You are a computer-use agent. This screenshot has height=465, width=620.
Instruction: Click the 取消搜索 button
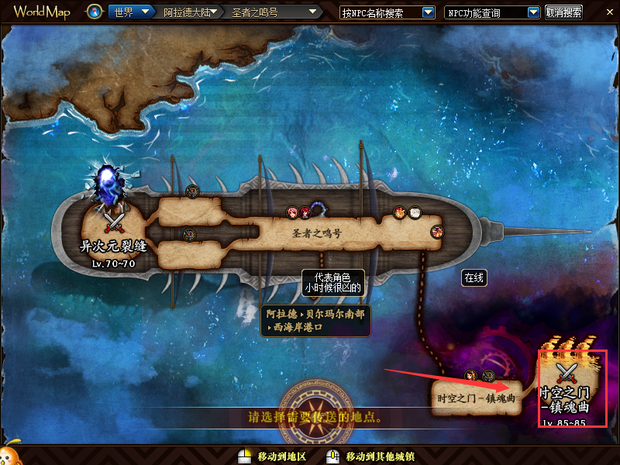[x=564, y=12]
